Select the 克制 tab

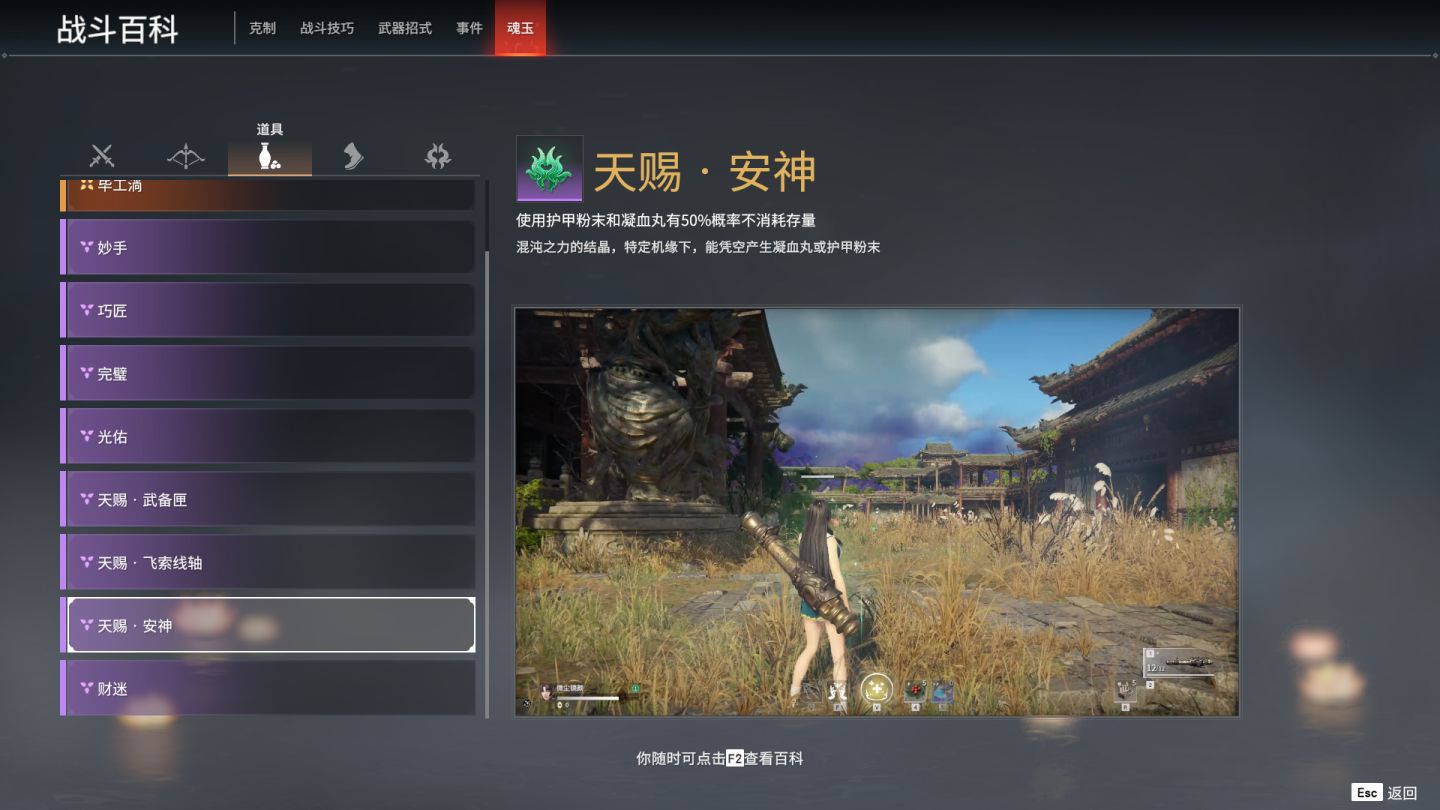(x=261, y=28)
